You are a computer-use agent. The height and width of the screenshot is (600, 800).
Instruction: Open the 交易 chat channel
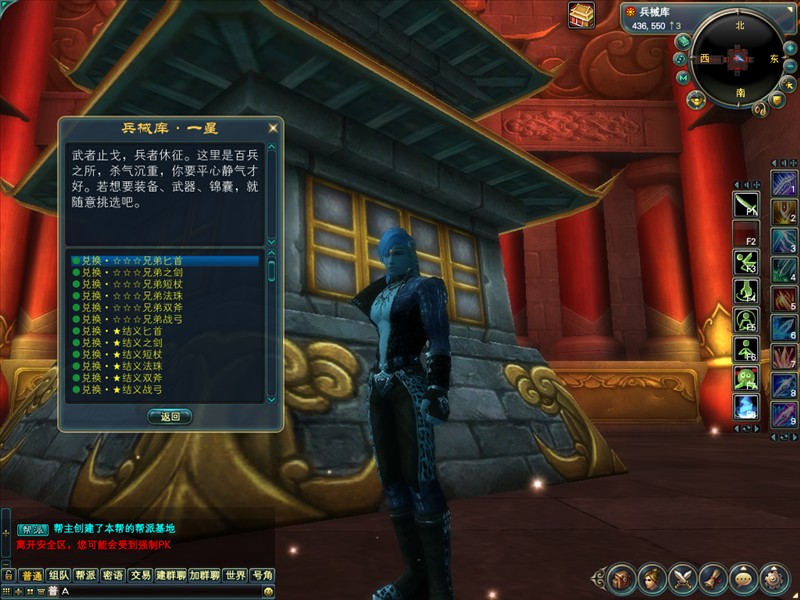[x=140, y=575]
